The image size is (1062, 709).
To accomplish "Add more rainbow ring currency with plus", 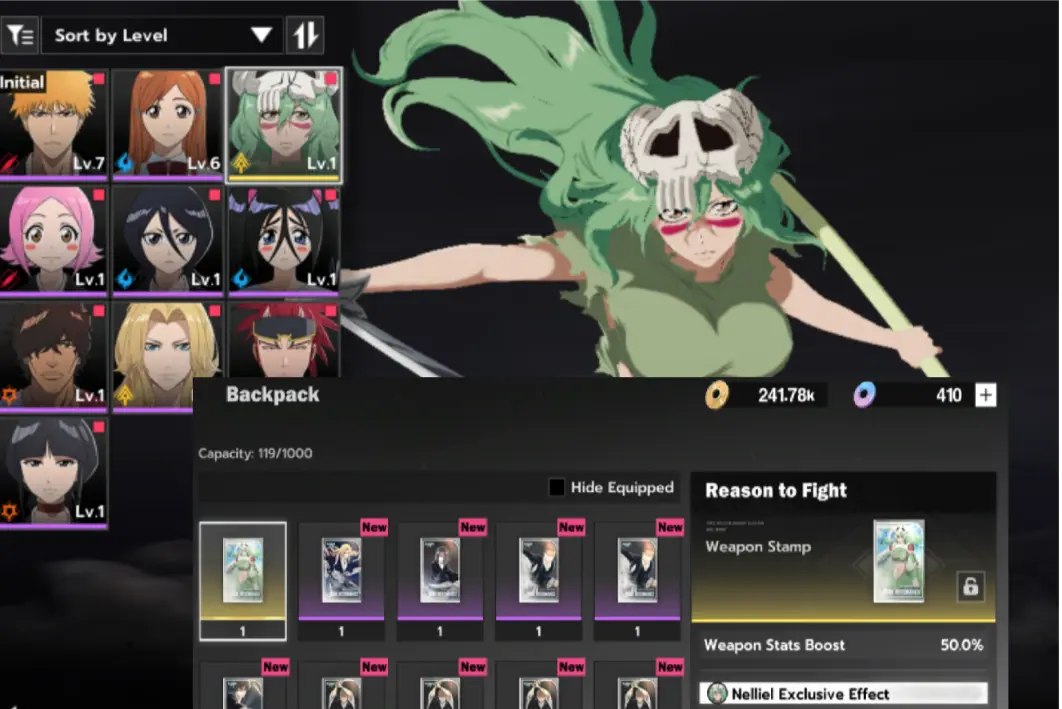I will 985,396.
